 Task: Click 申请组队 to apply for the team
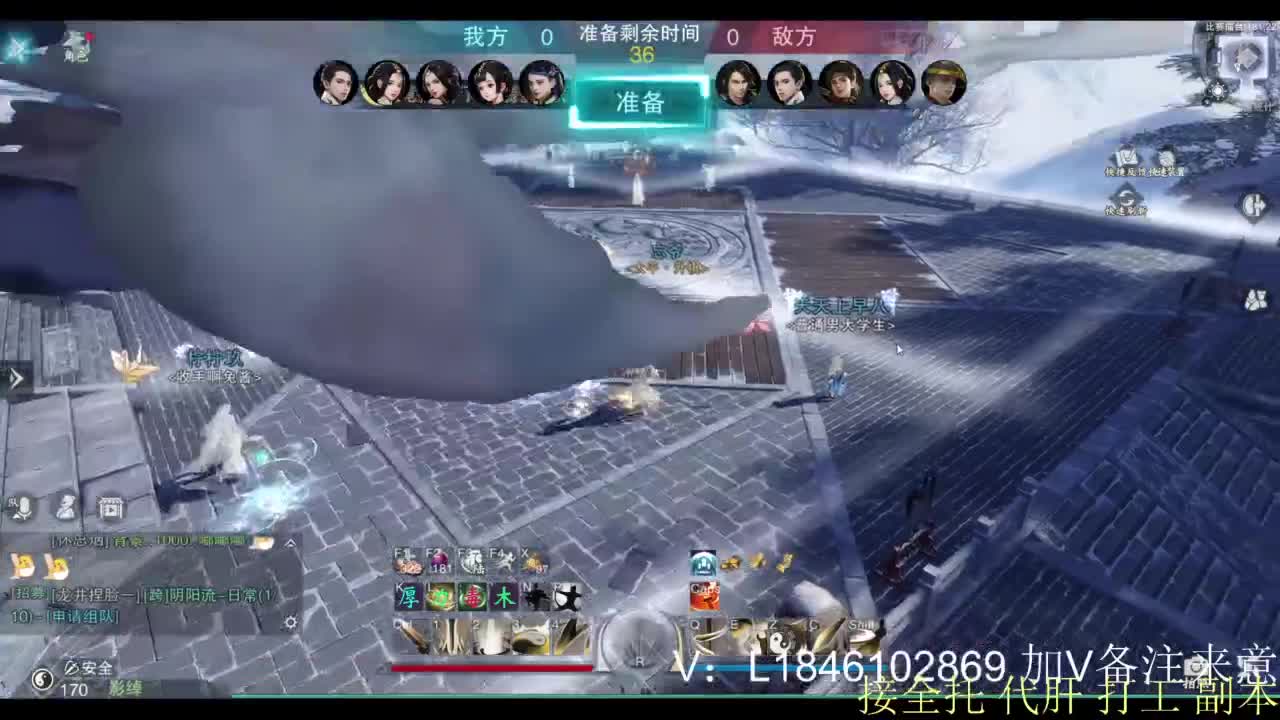tap(83, 616)
